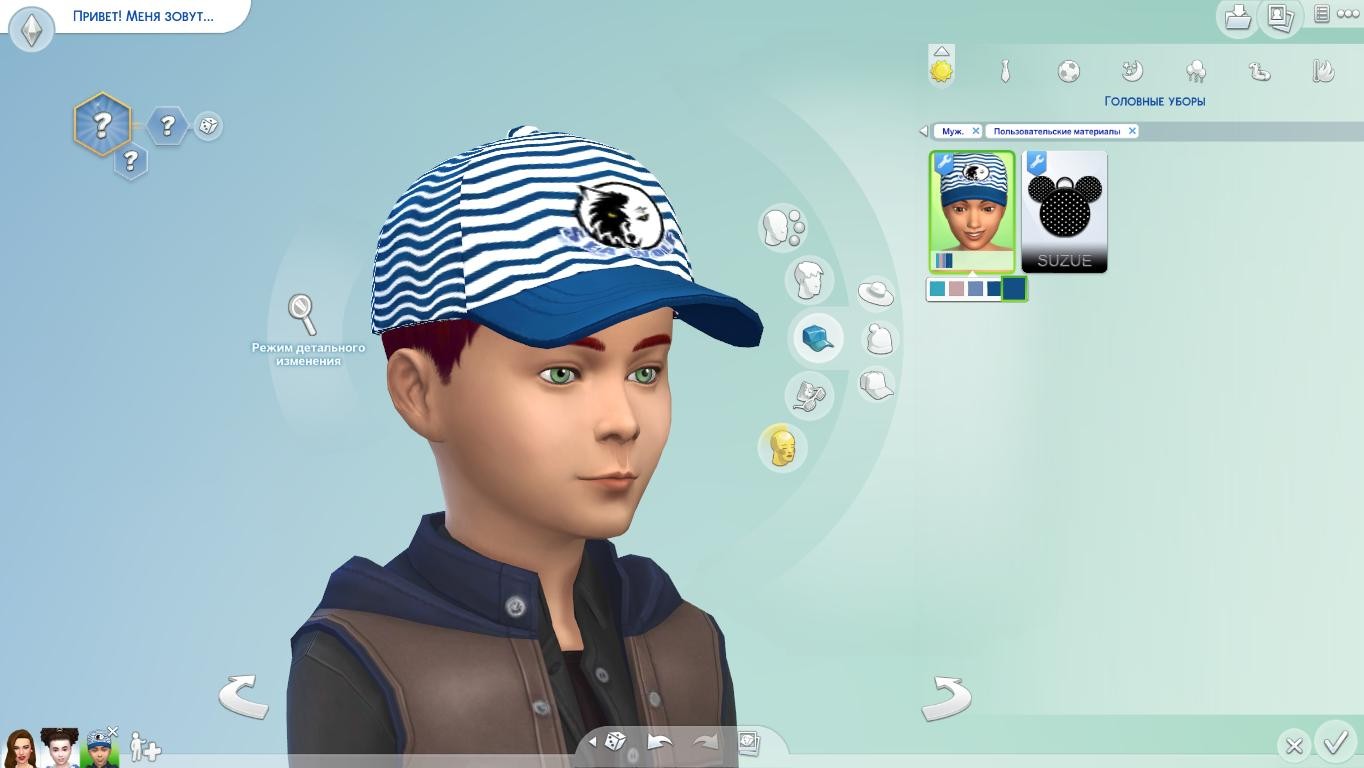
Task: Rotate the Sim with the right arrow
Action: pos(946,697)
